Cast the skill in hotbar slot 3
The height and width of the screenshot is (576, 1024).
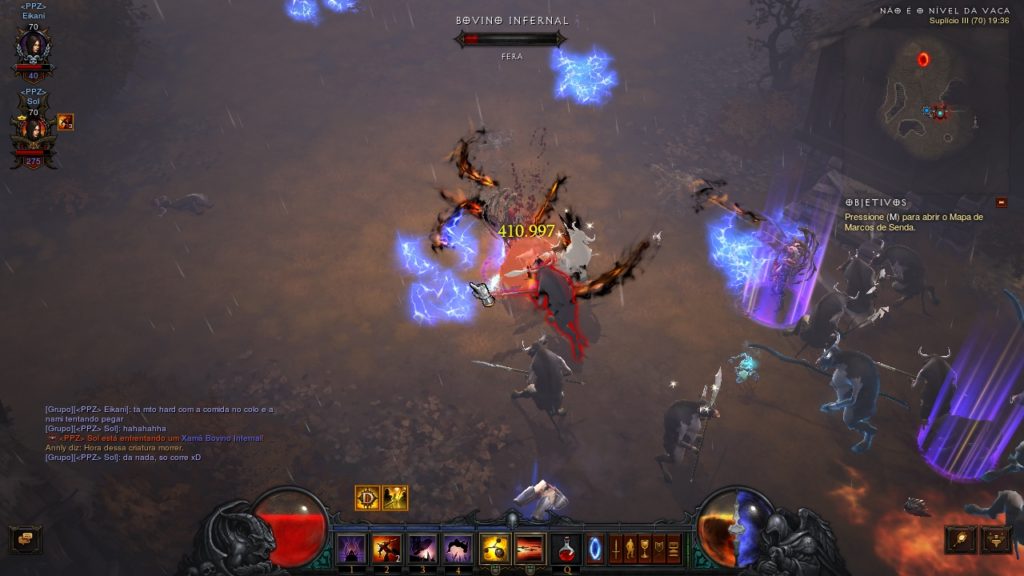pos(421,548)
